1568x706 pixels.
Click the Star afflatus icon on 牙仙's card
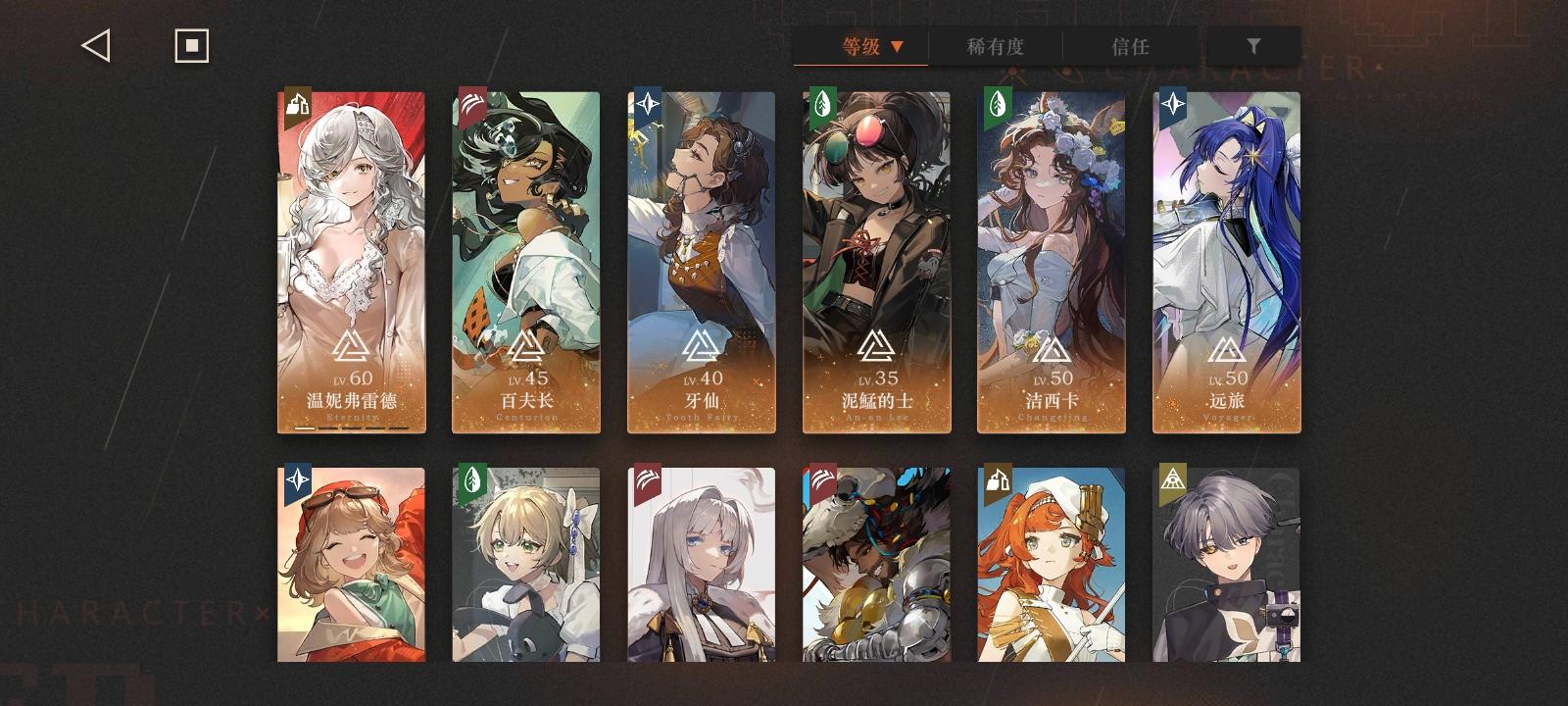pos(648,105)
